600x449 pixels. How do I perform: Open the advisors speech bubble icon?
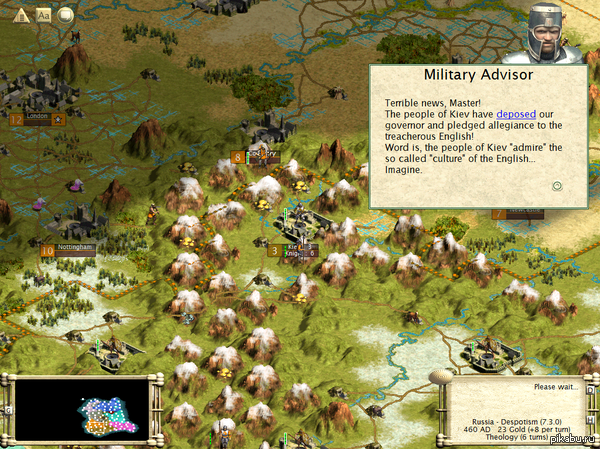(x=66, y=15)
